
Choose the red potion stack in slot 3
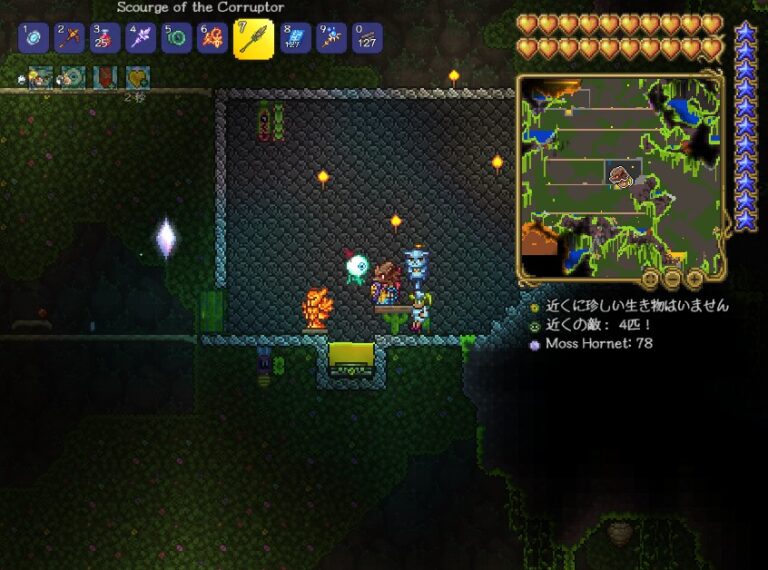pyautogui.click(x=105, y=39)
